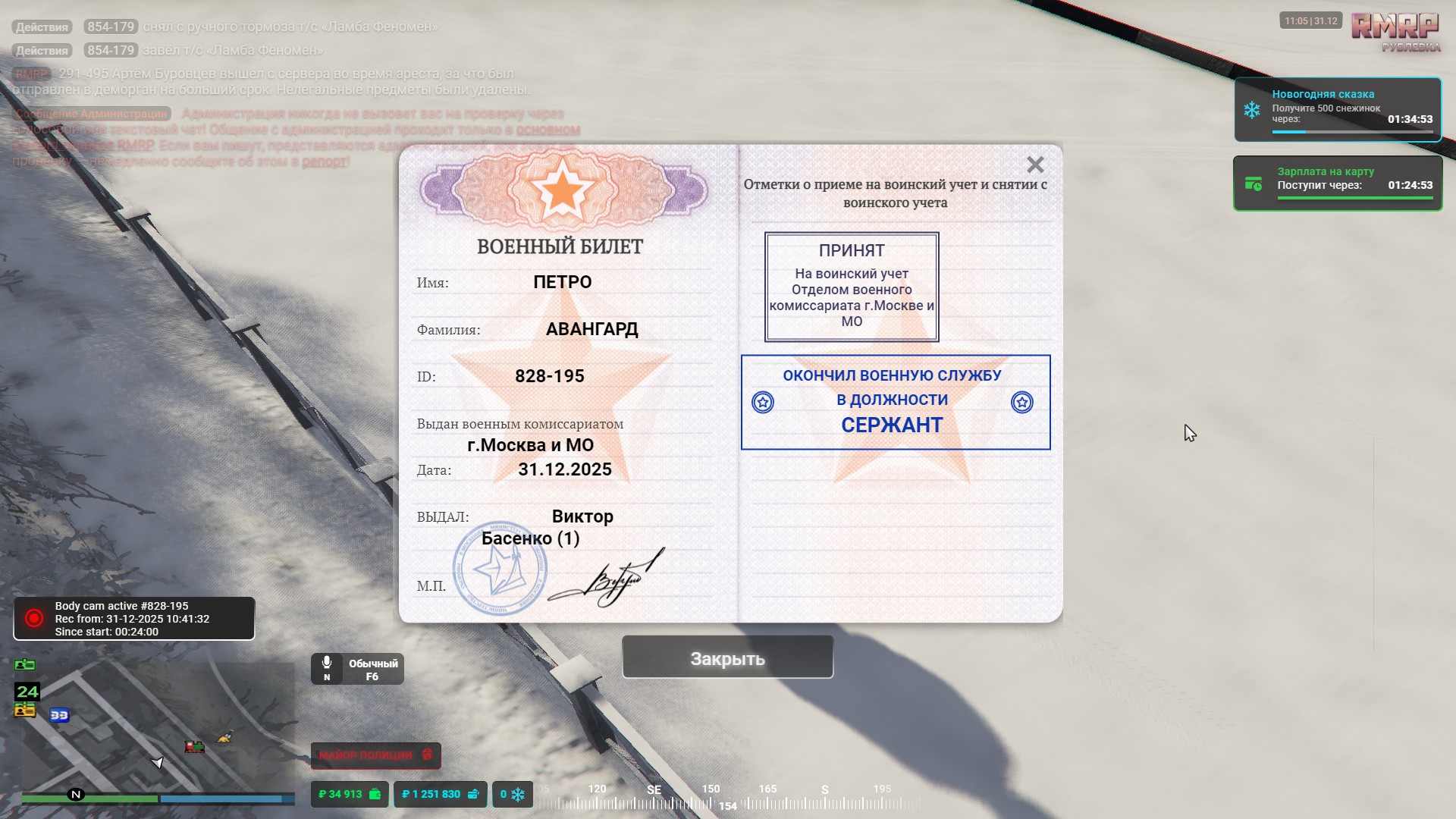Open the Новогодняя сказка event tracker
Screen dimensions: 1456x819
tap(1338, 110)
